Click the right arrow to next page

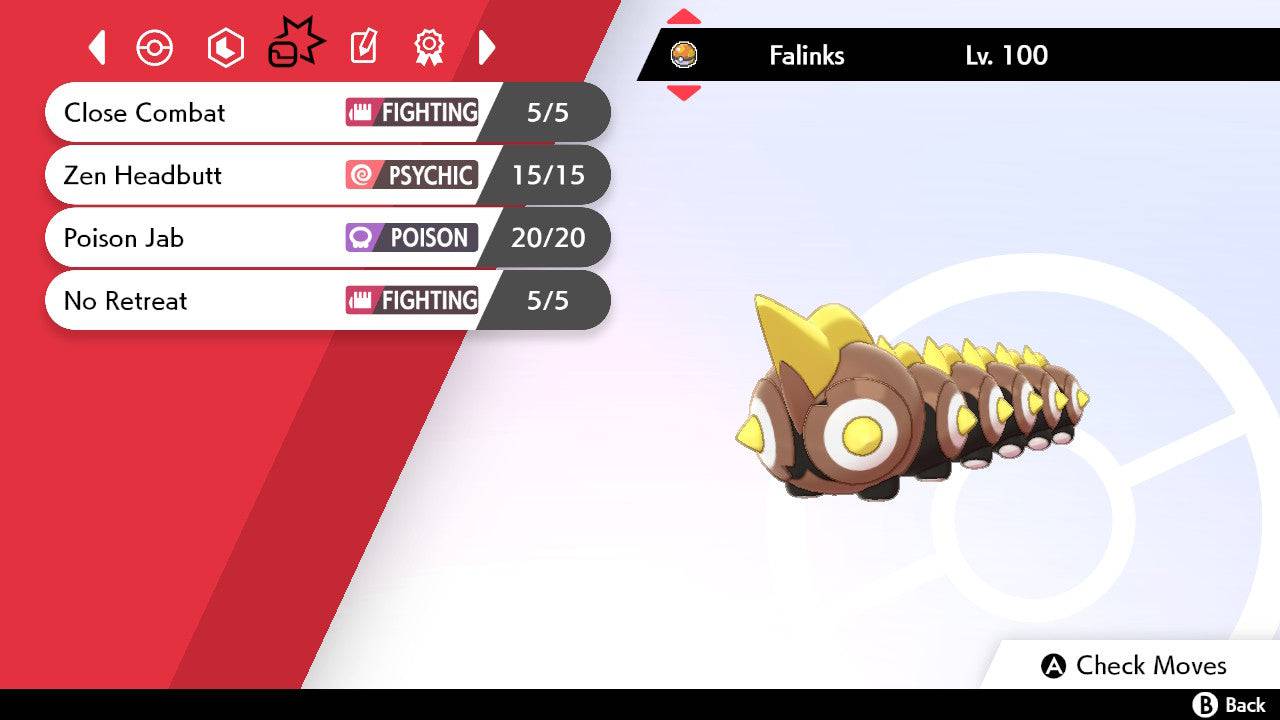[487, 47]
